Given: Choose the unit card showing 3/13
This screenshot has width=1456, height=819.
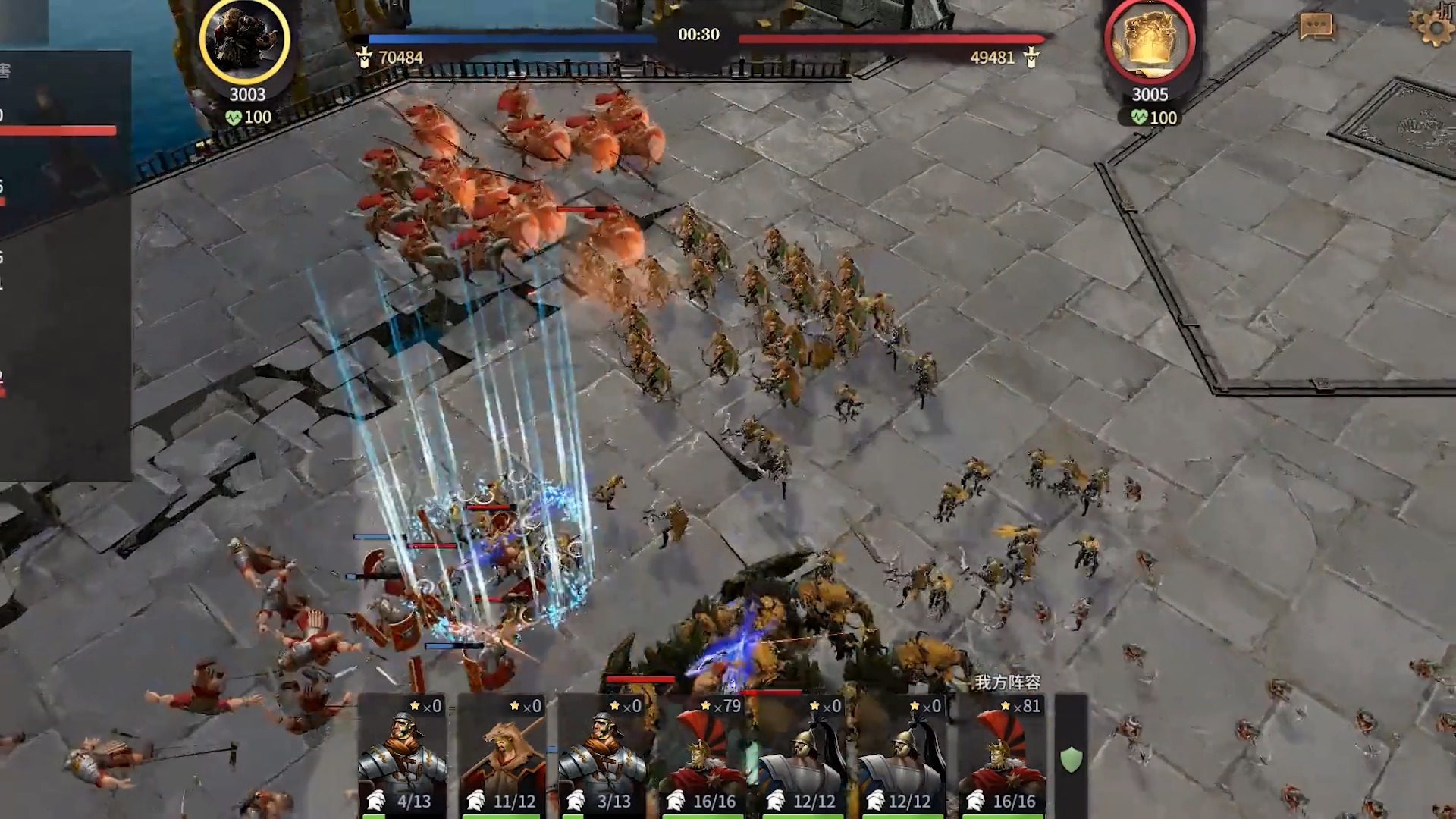Looking at the screenshot, I should (x=602, y=756).
